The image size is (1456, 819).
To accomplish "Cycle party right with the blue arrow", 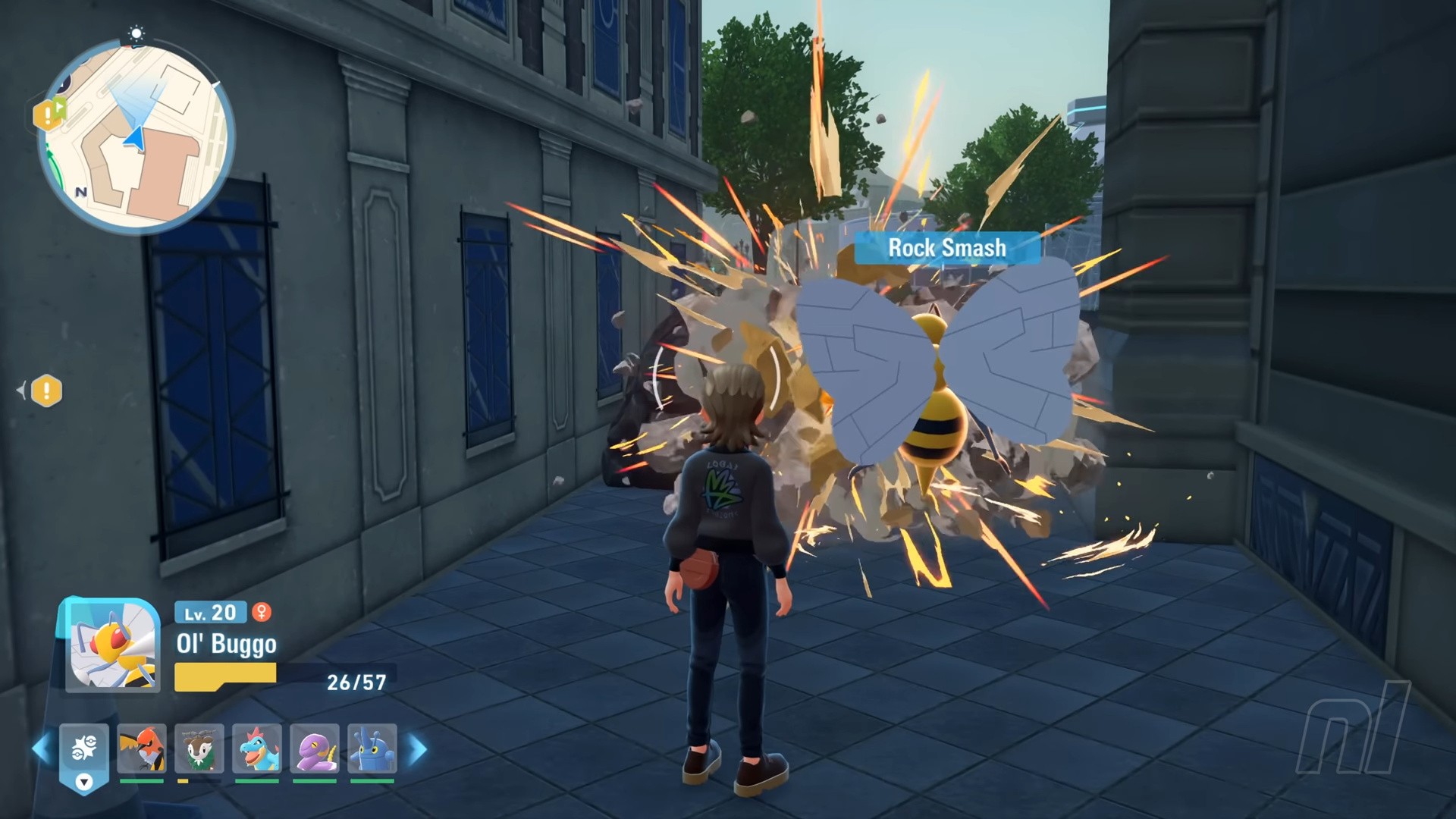I will pyautogui.click(x=417, y=749).
